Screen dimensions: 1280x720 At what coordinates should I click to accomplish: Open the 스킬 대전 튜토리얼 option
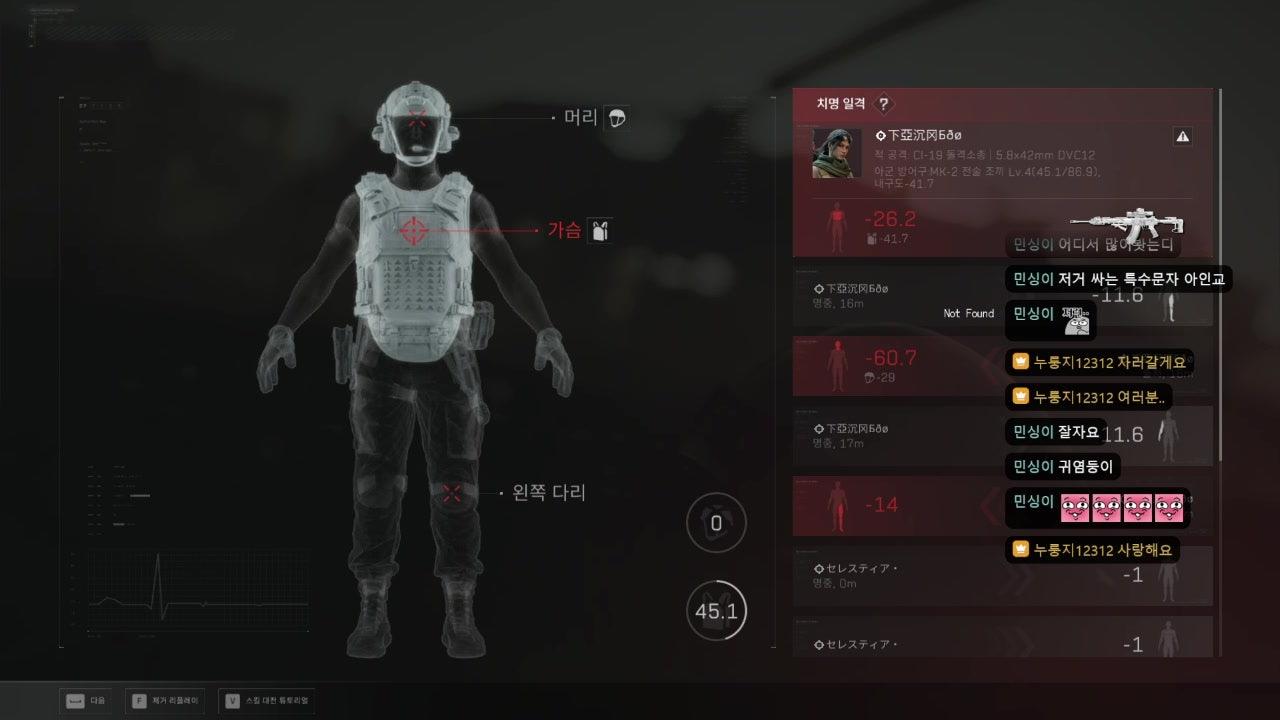click(267, 701)
